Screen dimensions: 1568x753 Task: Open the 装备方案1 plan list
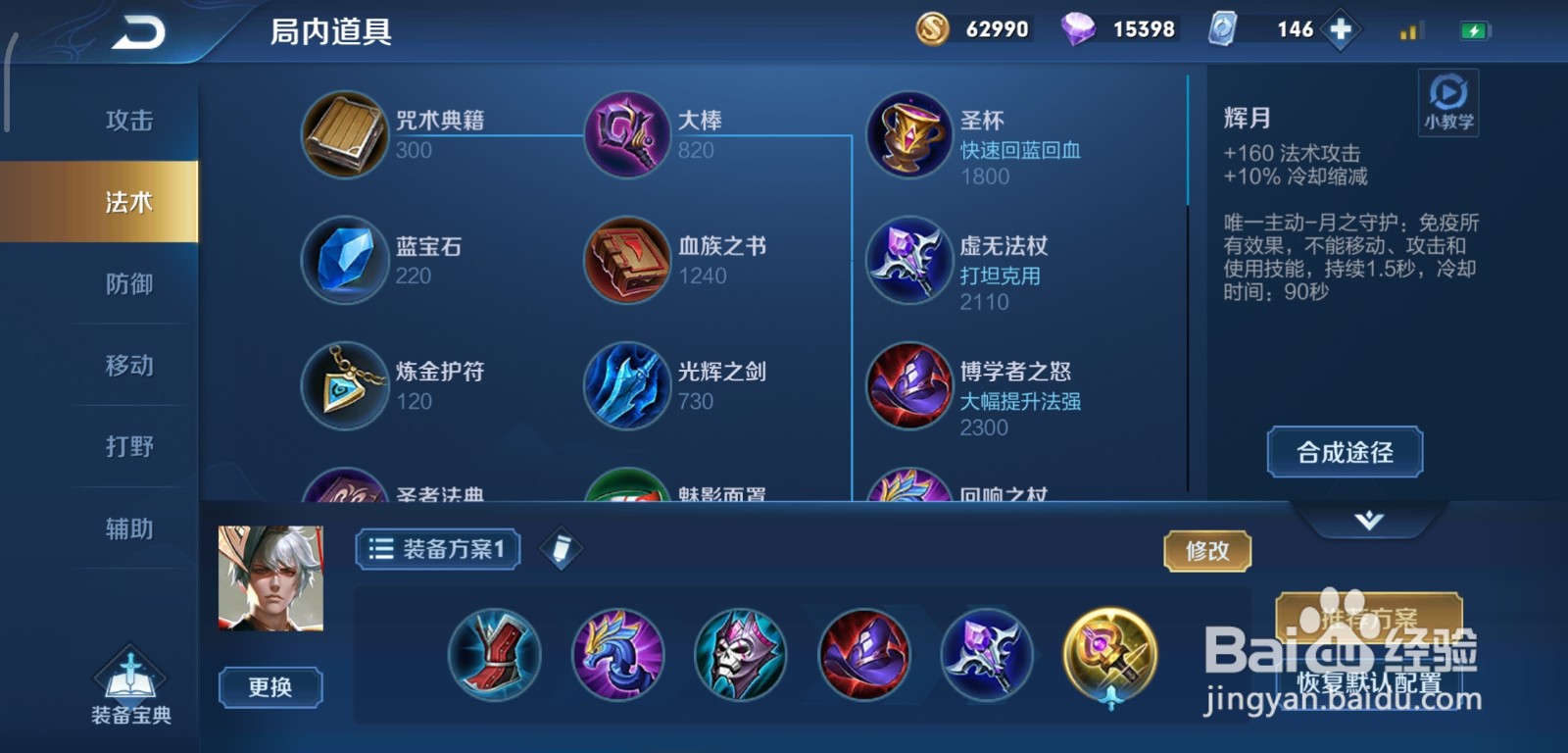[437, 550]
